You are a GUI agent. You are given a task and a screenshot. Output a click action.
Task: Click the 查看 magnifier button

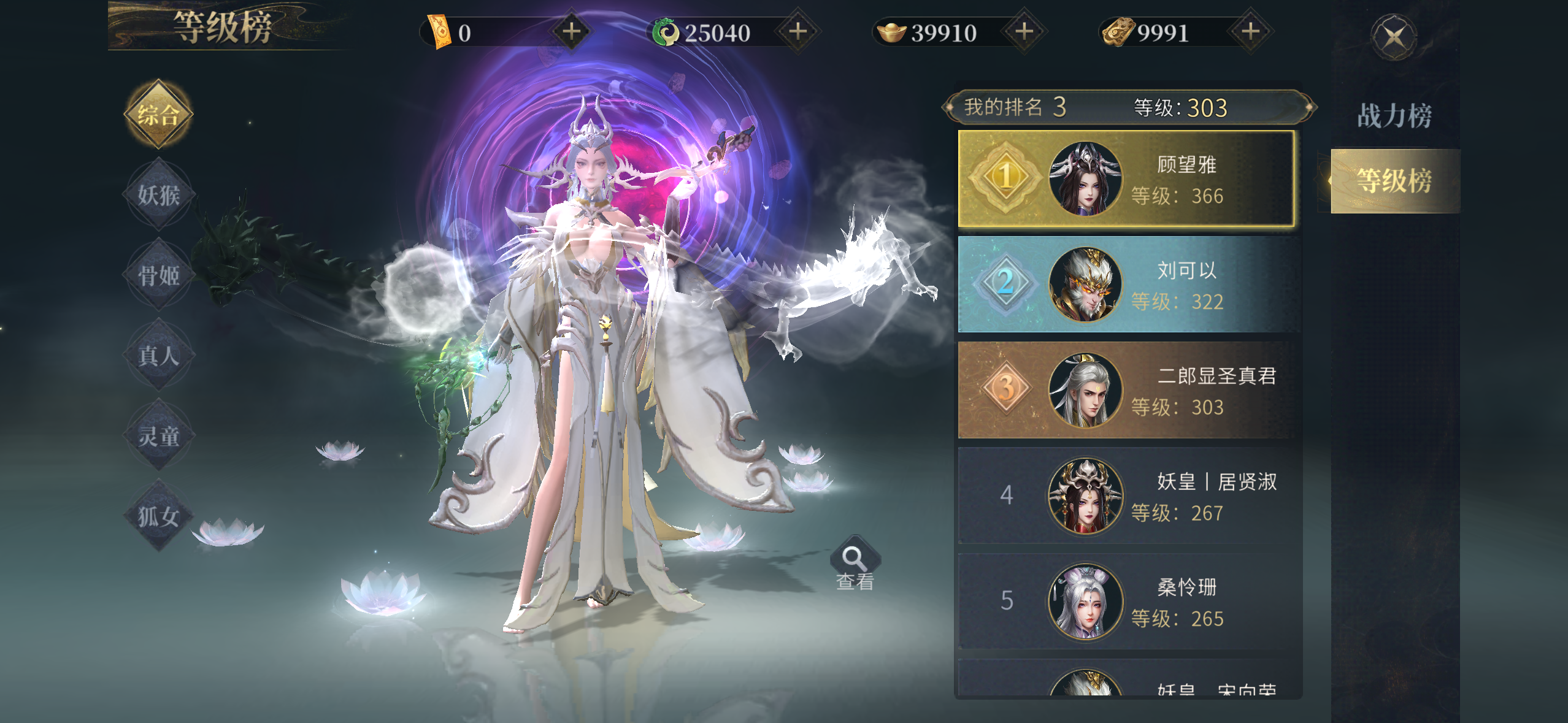[855, 564]
